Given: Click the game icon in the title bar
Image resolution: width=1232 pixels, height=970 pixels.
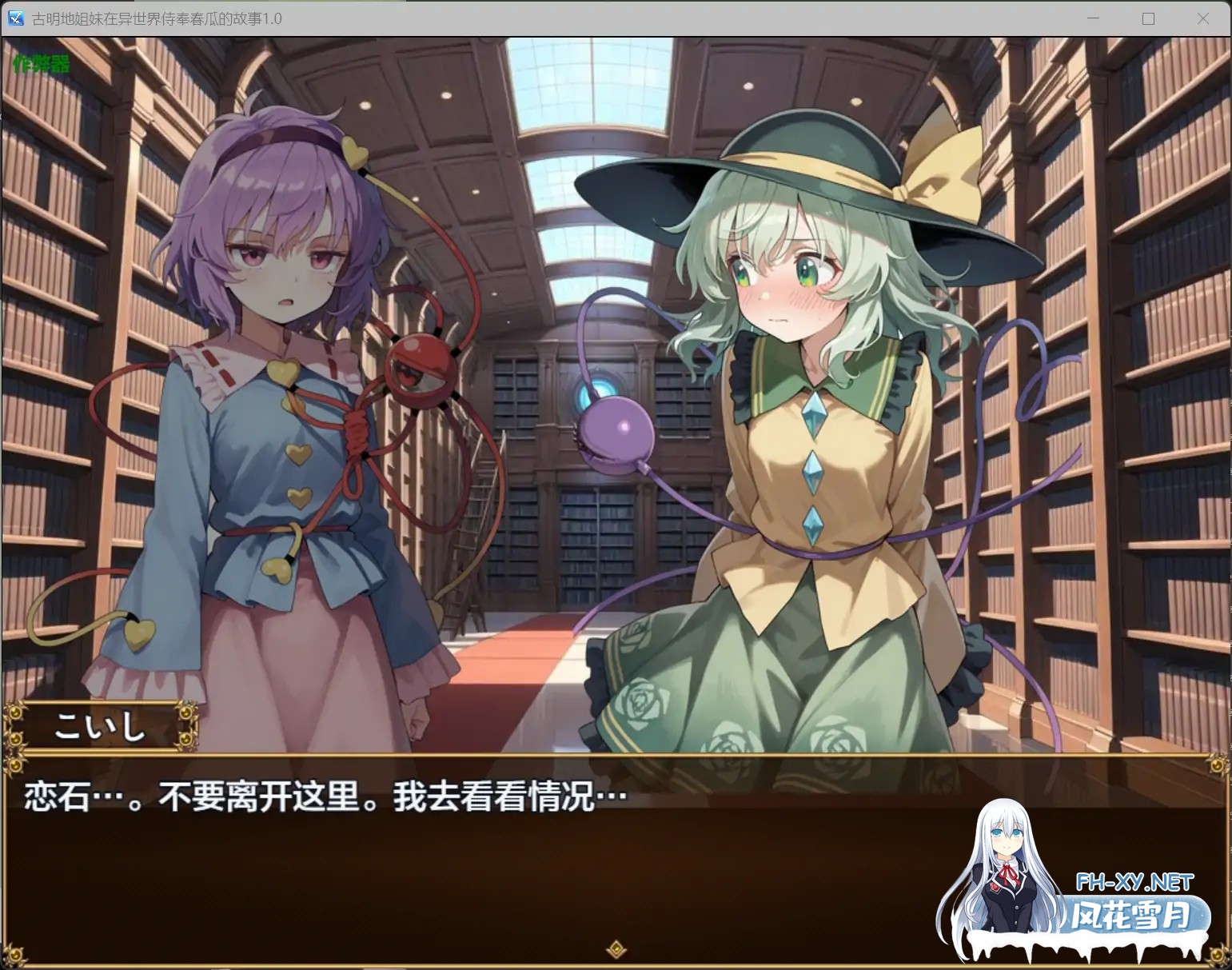Looking at the screenshot, I should [14, 18].
